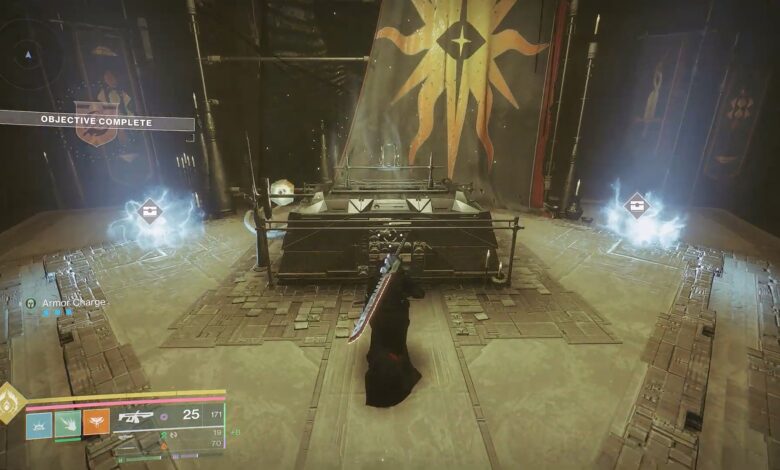Activate the orange winged ability icon
Viewport: 780px width, 470px height.
coord(96,423)
